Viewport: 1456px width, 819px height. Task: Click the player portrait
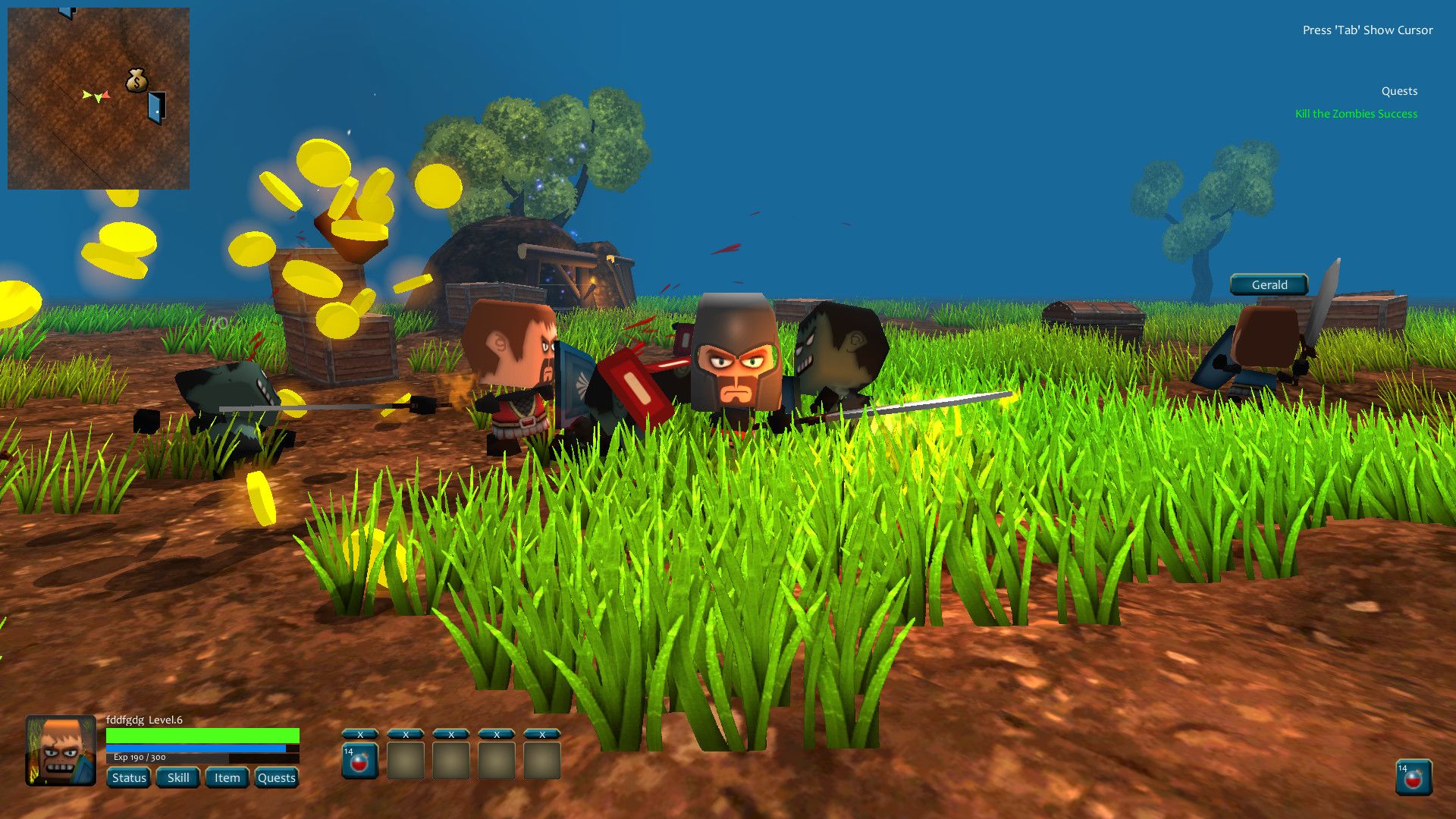coord(61,751)
